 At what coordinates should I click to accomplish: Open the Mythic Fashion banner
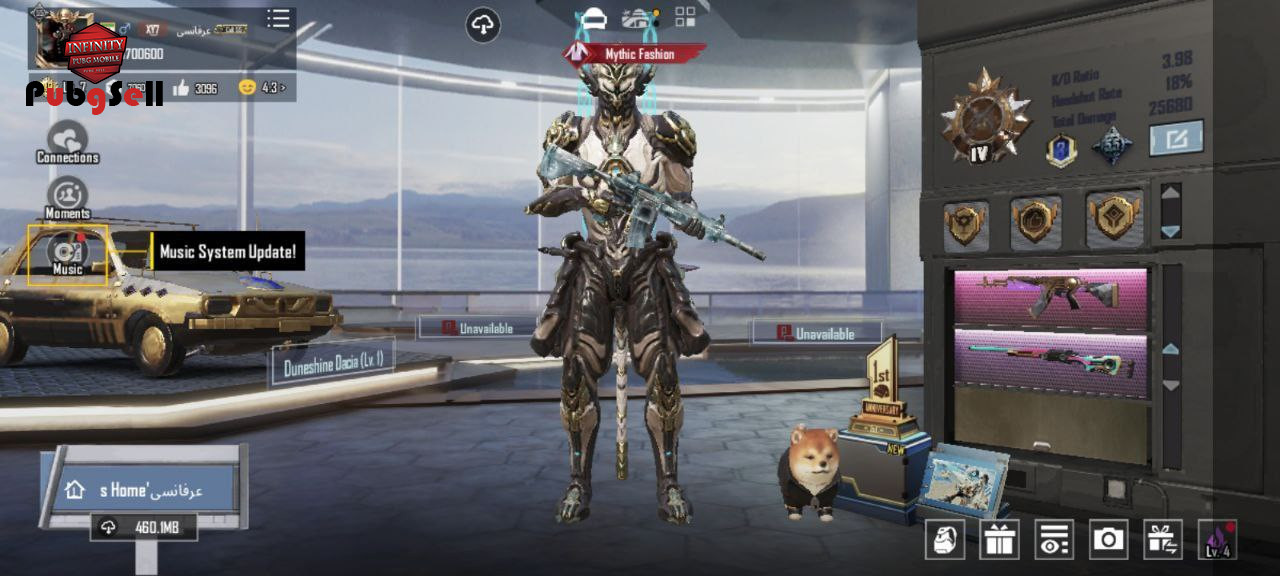pos(634,54)
